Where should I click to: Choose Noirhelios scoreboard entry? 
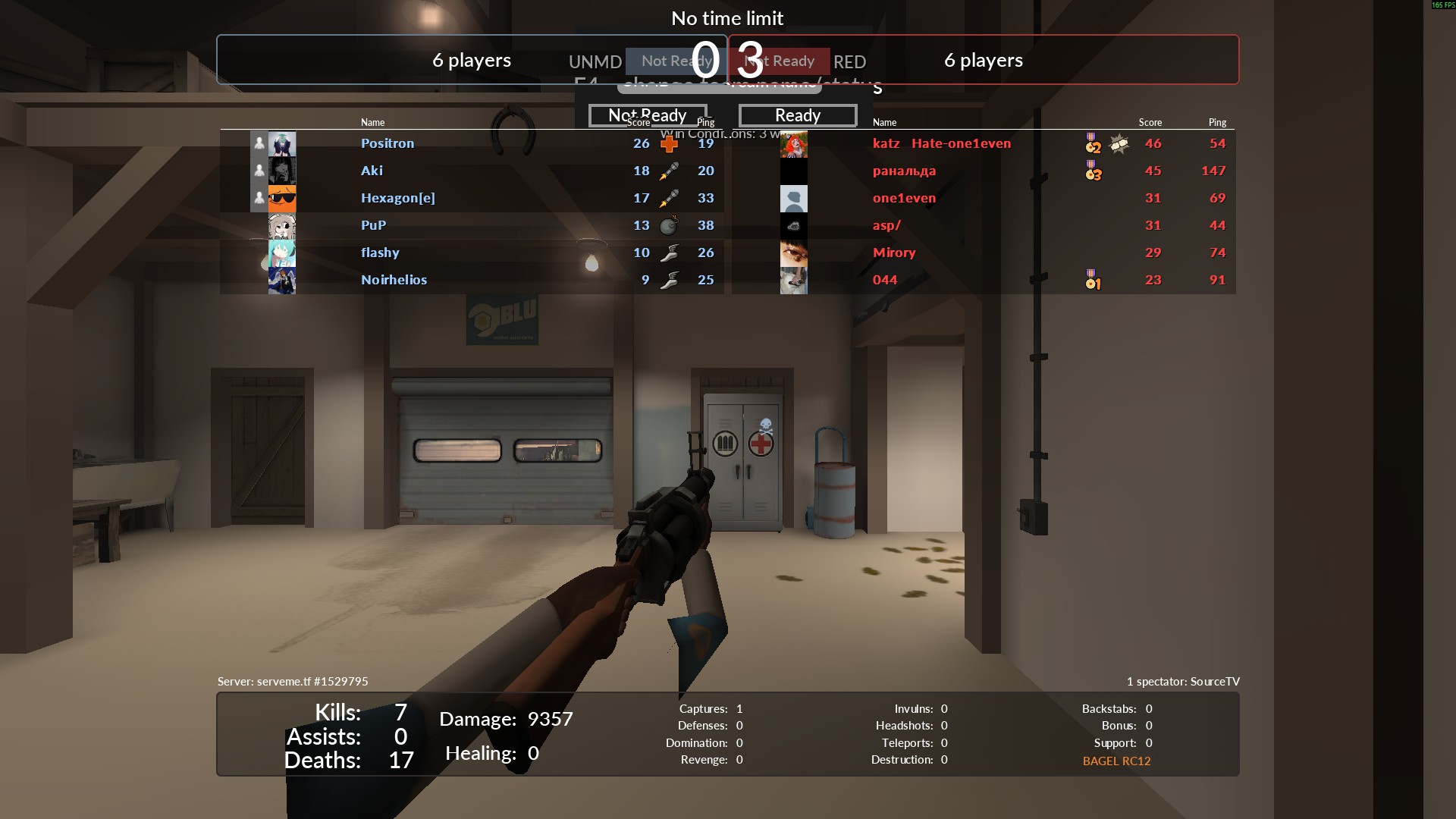click(x=394, y=280)
